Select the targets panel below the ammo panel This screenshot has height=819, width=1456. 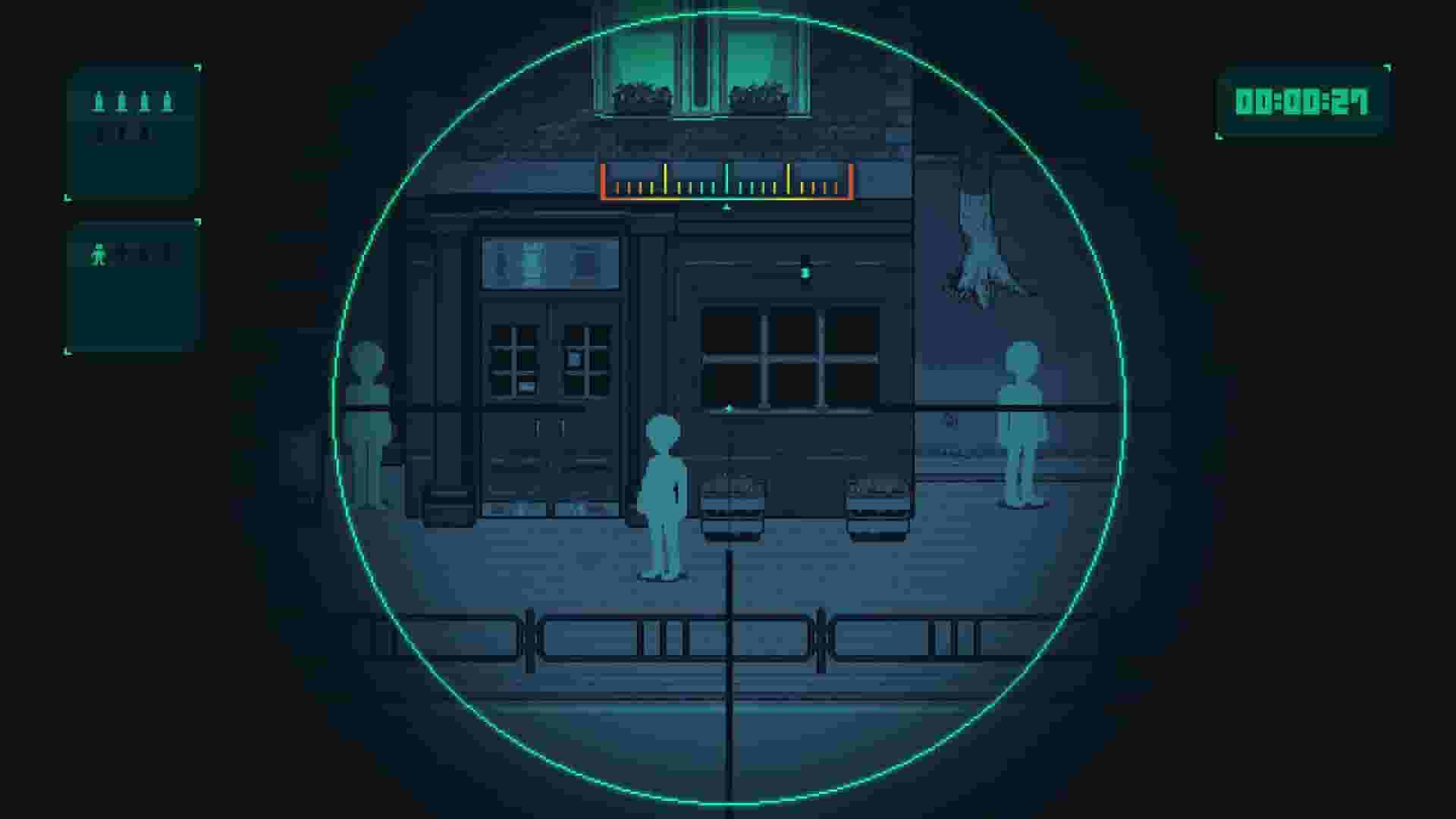click(135, 288)
